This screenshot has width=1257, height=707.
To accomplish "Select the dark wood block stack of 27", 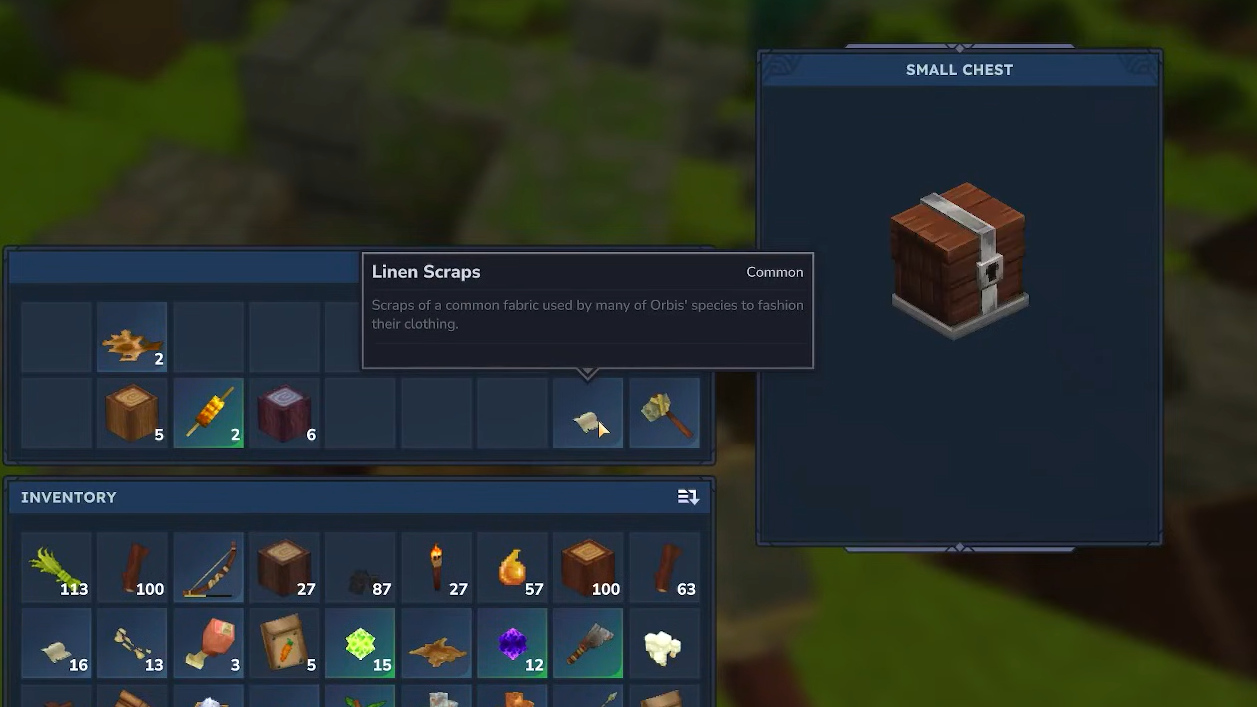I will tap(284, 568).
